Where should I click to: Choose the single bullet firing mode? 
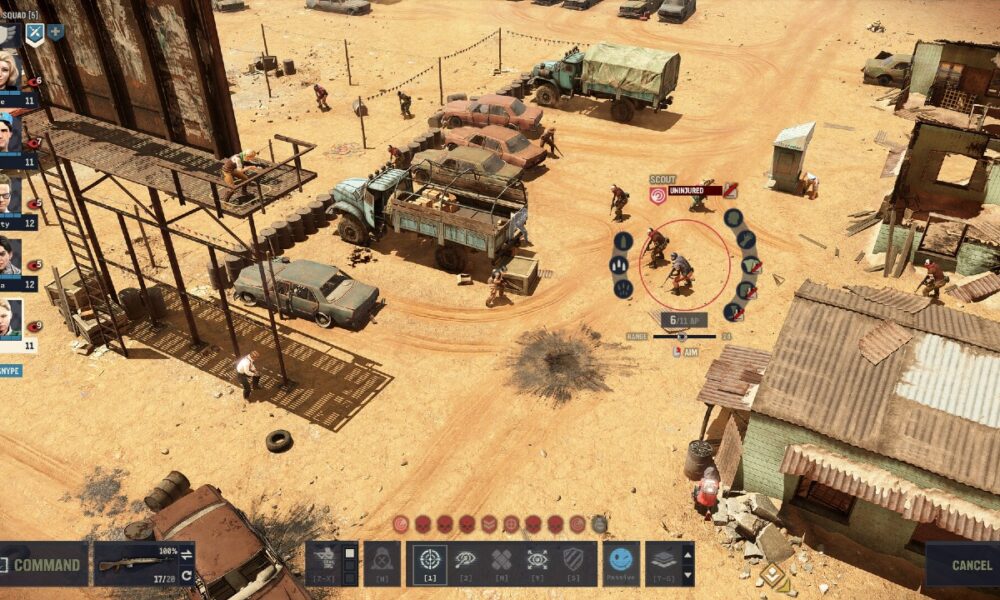click(622, 241)
